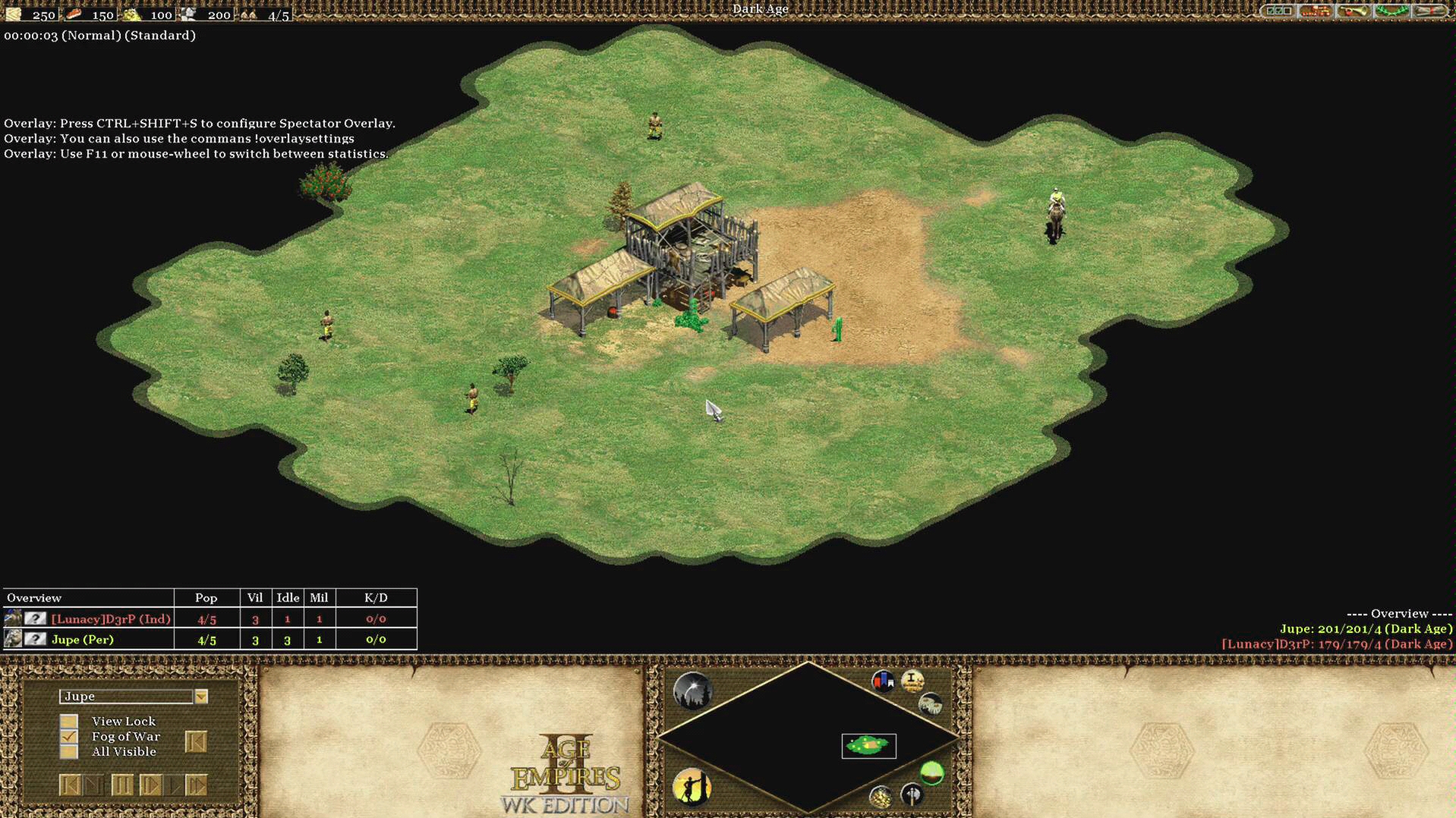Switch minimap to the green terrain mode
1456x818 pixels.
[932, 773]
